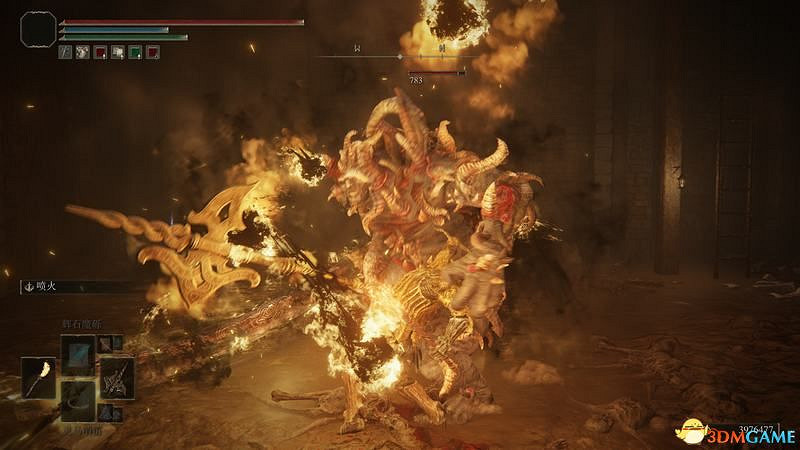This screenshot has width=800, height=450.
Task: Inspect the green status buff icon
Action: coord(134,52)
